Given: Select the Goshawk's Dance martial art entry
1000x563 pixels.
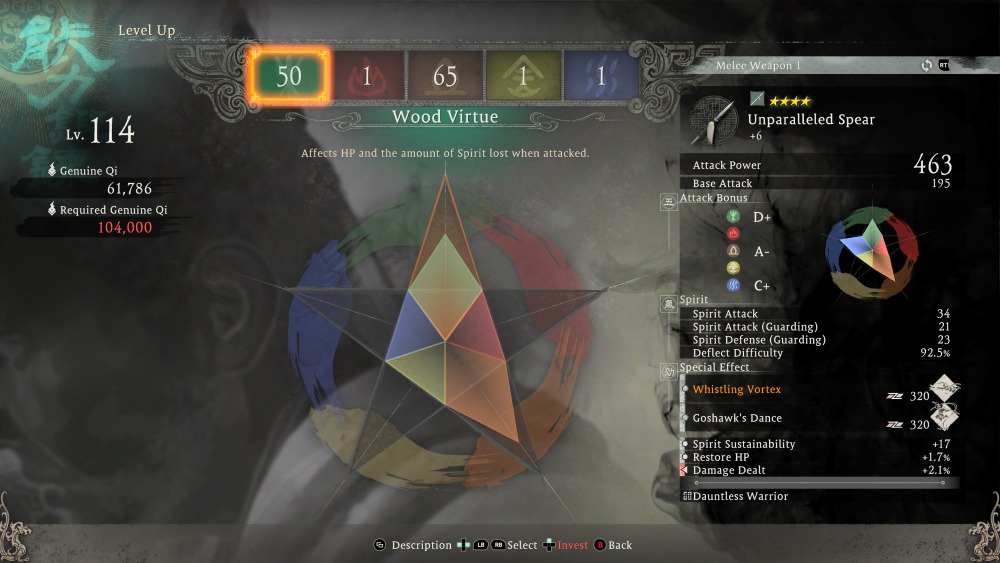Looking at the screenshot, I should click(x=737, y=418).
